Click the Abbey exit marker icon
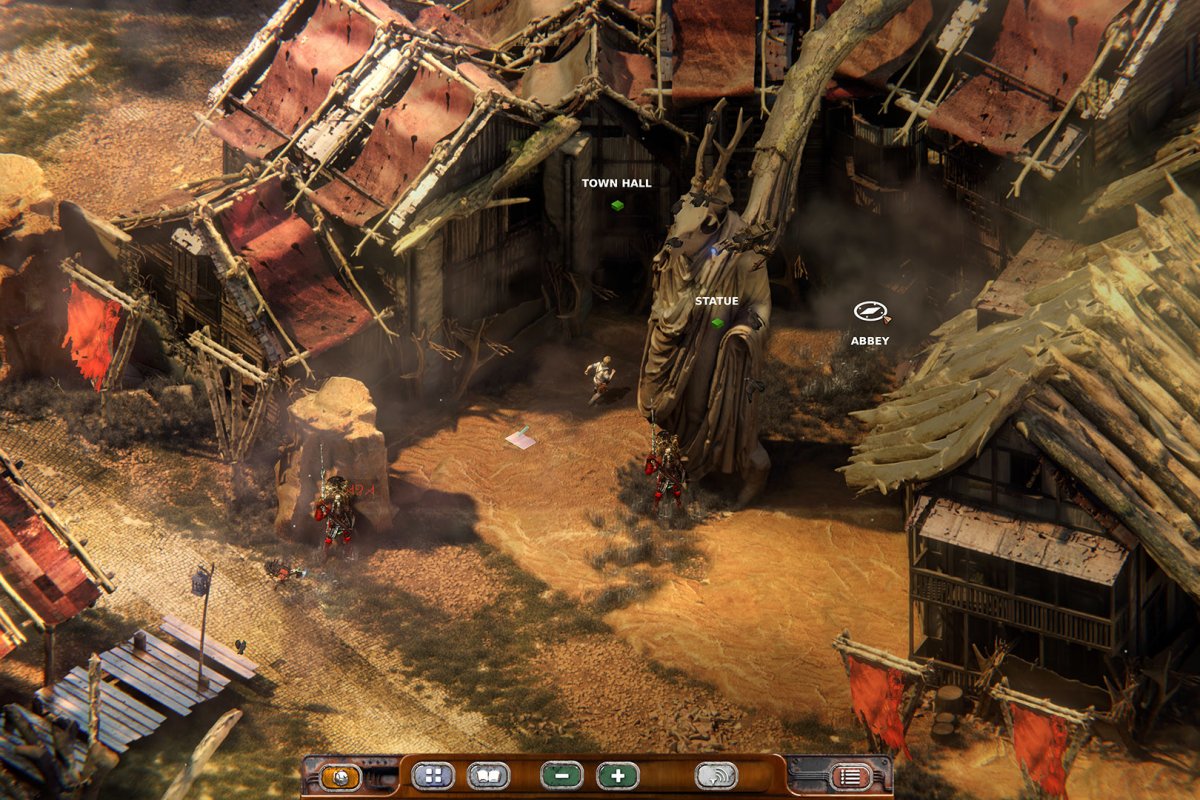This screenshot has width=1200, height=800. (x=869, y=312)
